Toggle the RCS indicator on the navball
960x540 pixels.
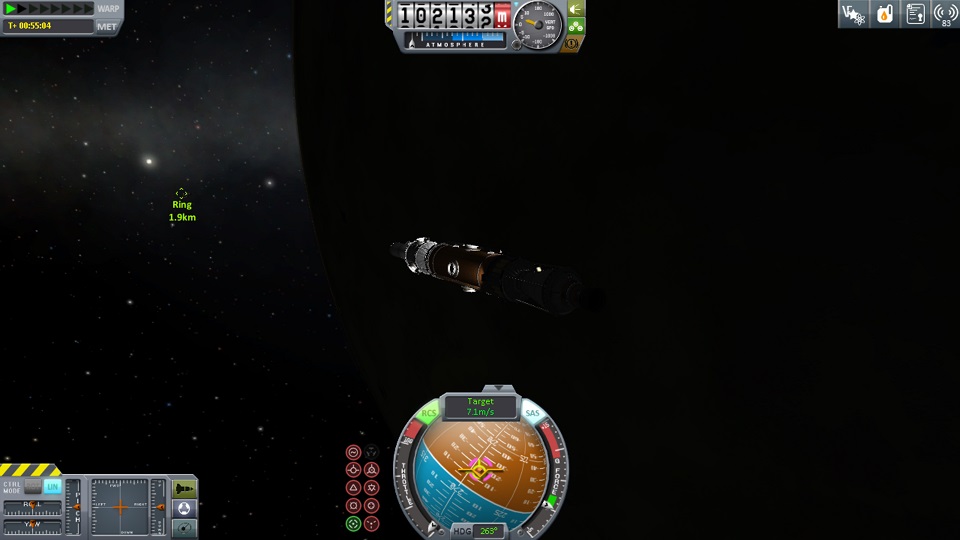pyautogui.click(x=430, y=413)
